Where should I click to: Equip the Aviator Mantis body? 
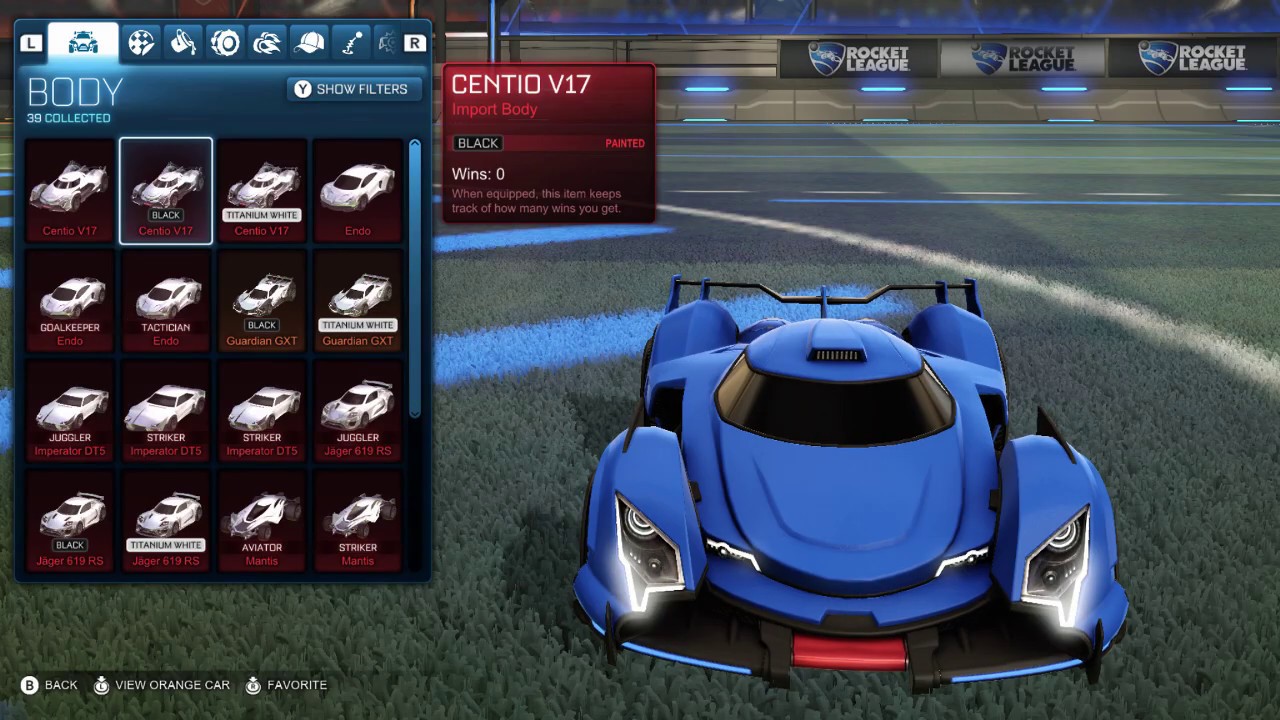(x=262, y=520)
